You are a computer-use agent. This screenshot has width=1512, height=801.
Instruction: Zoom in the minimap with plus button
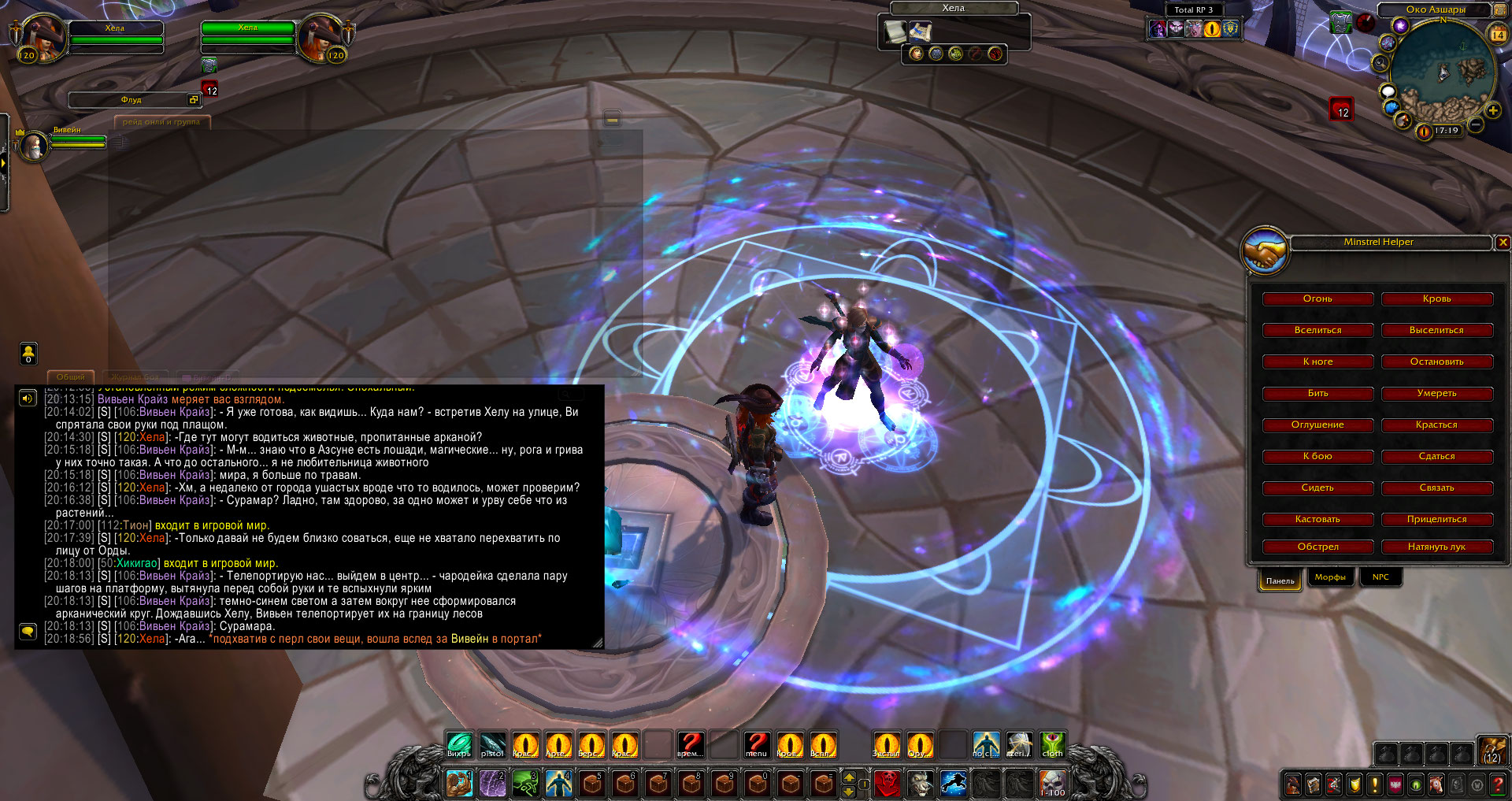point(1492,111)
